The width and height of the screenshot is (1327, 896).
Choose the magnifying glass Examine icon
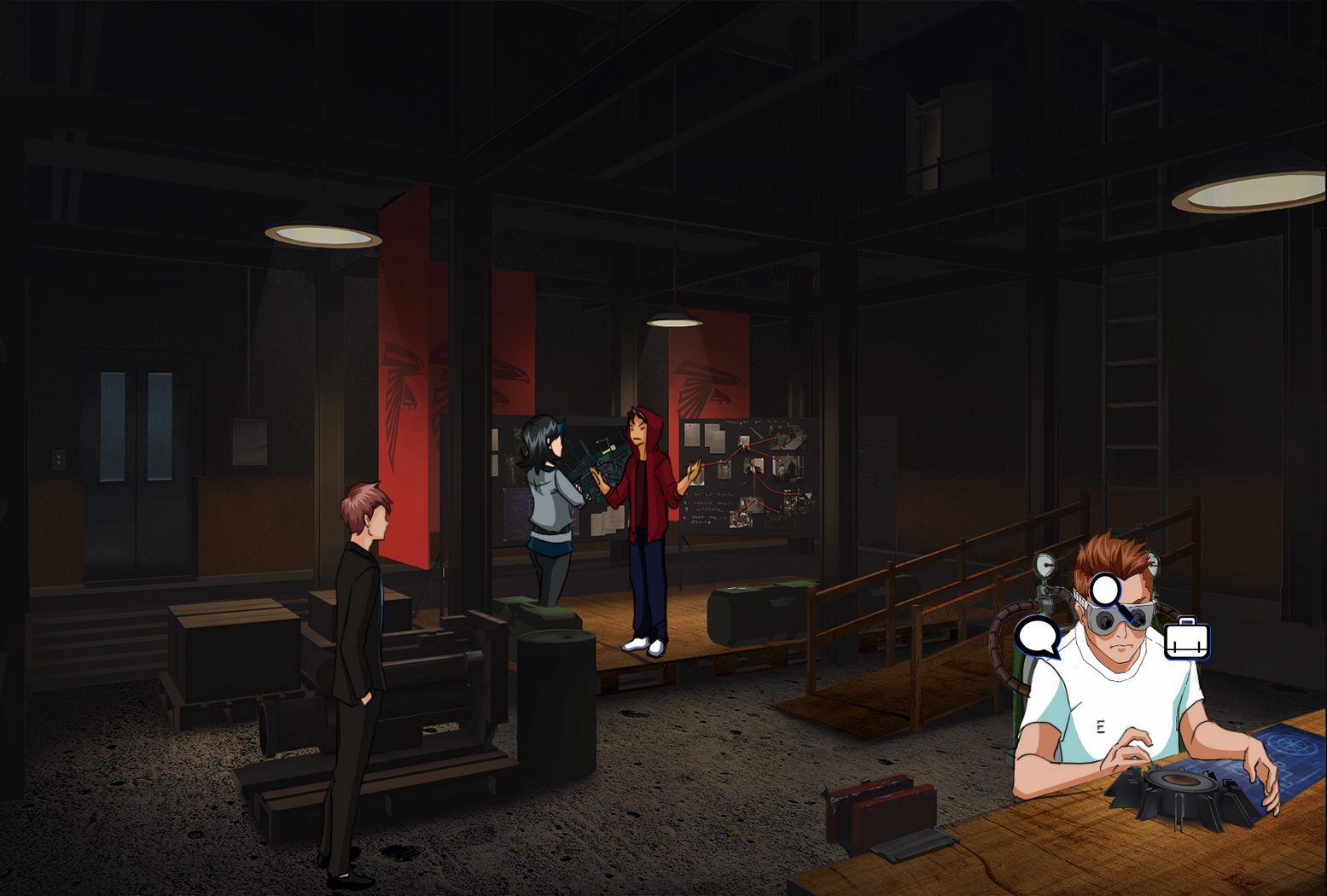pos(1104,590)
